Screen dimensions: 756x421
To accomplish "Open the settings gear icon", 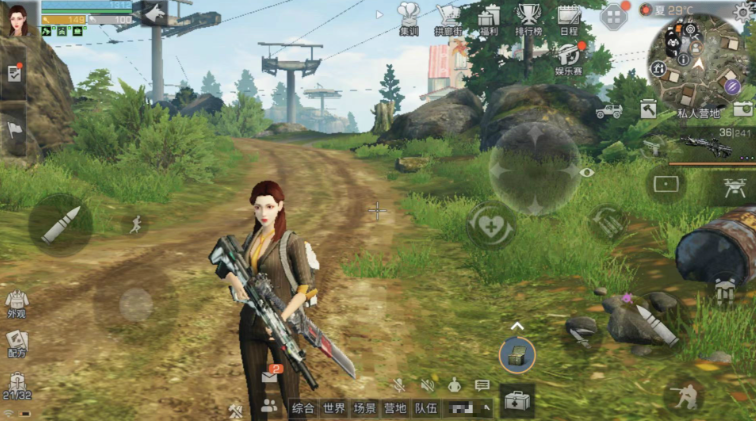I will click(x=743, y=9).
